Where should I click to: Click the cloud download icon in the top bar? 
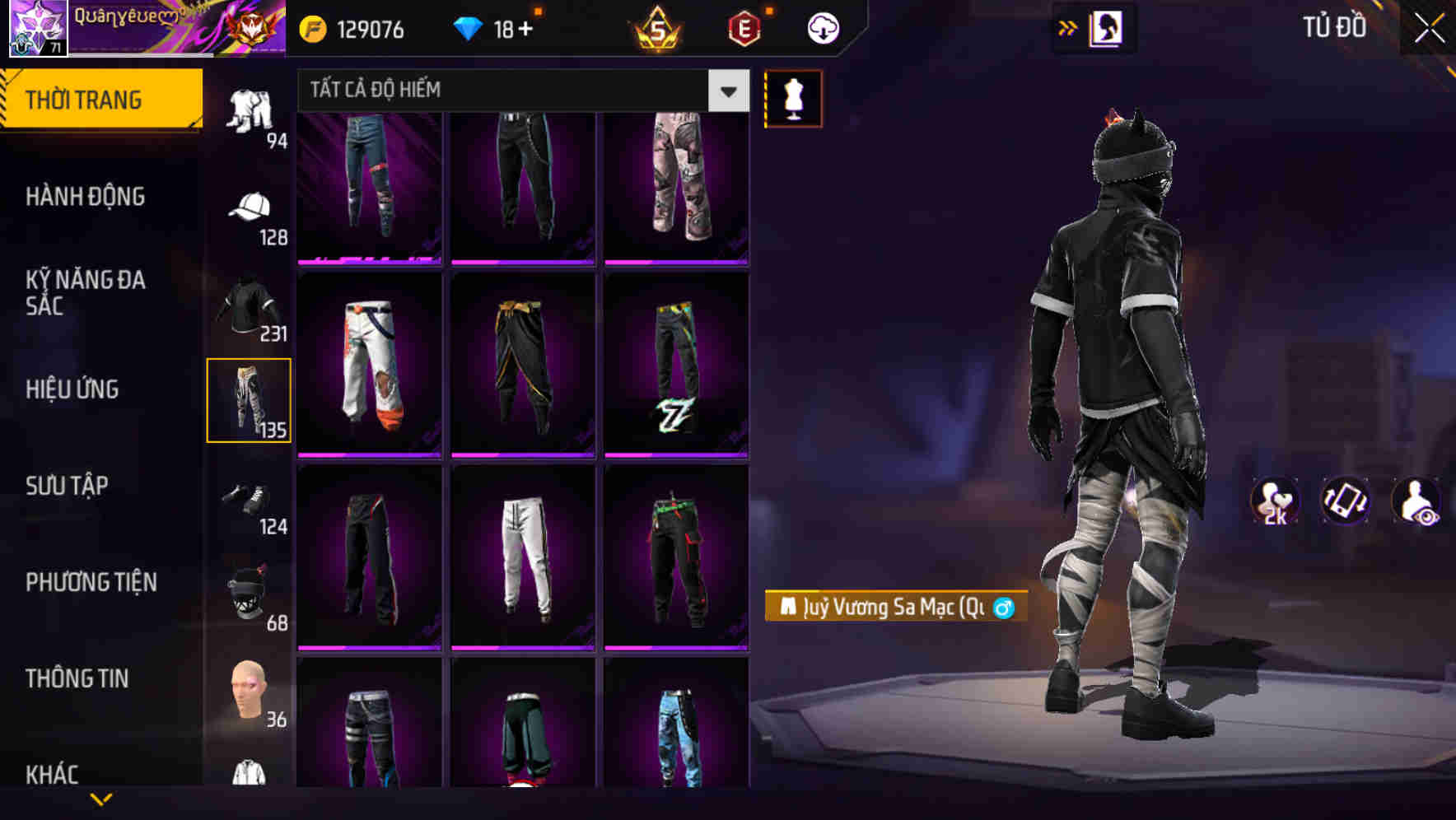822,27
